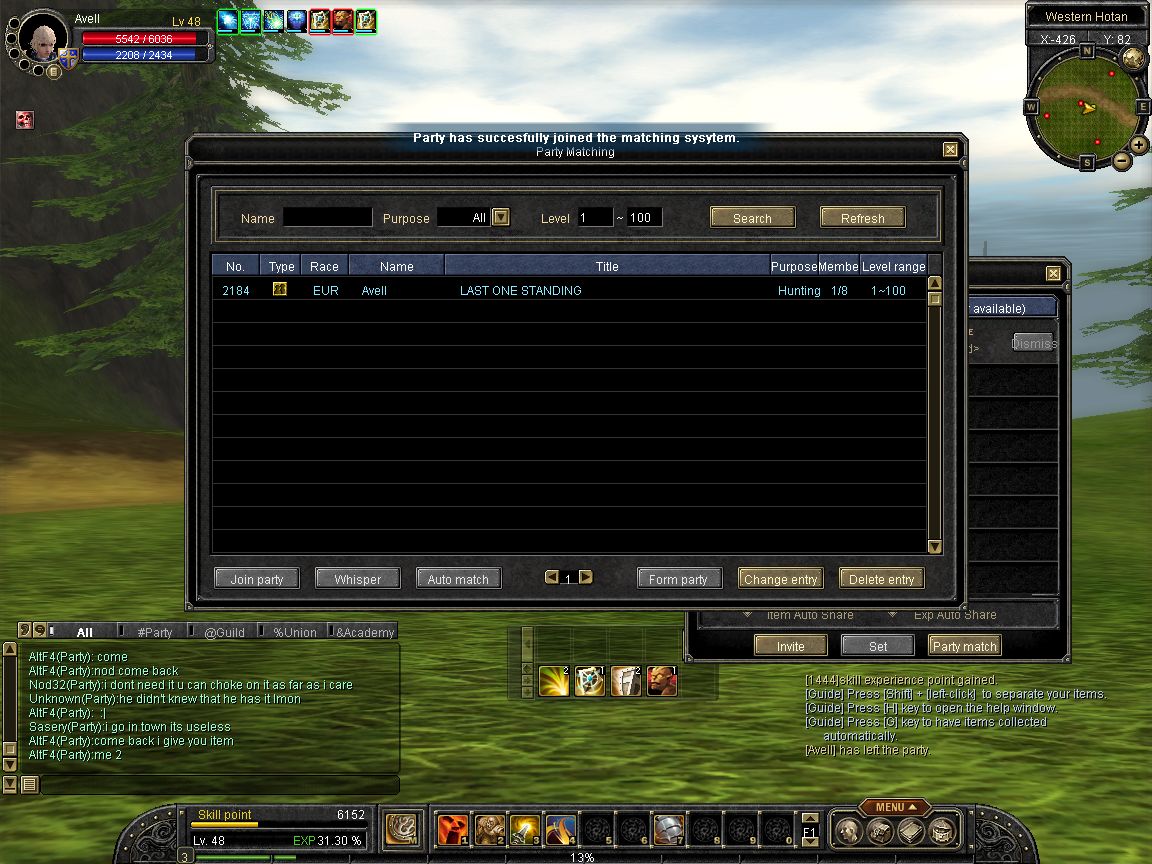
Task: Whisper the selected party leader
Action: [357, 579]
